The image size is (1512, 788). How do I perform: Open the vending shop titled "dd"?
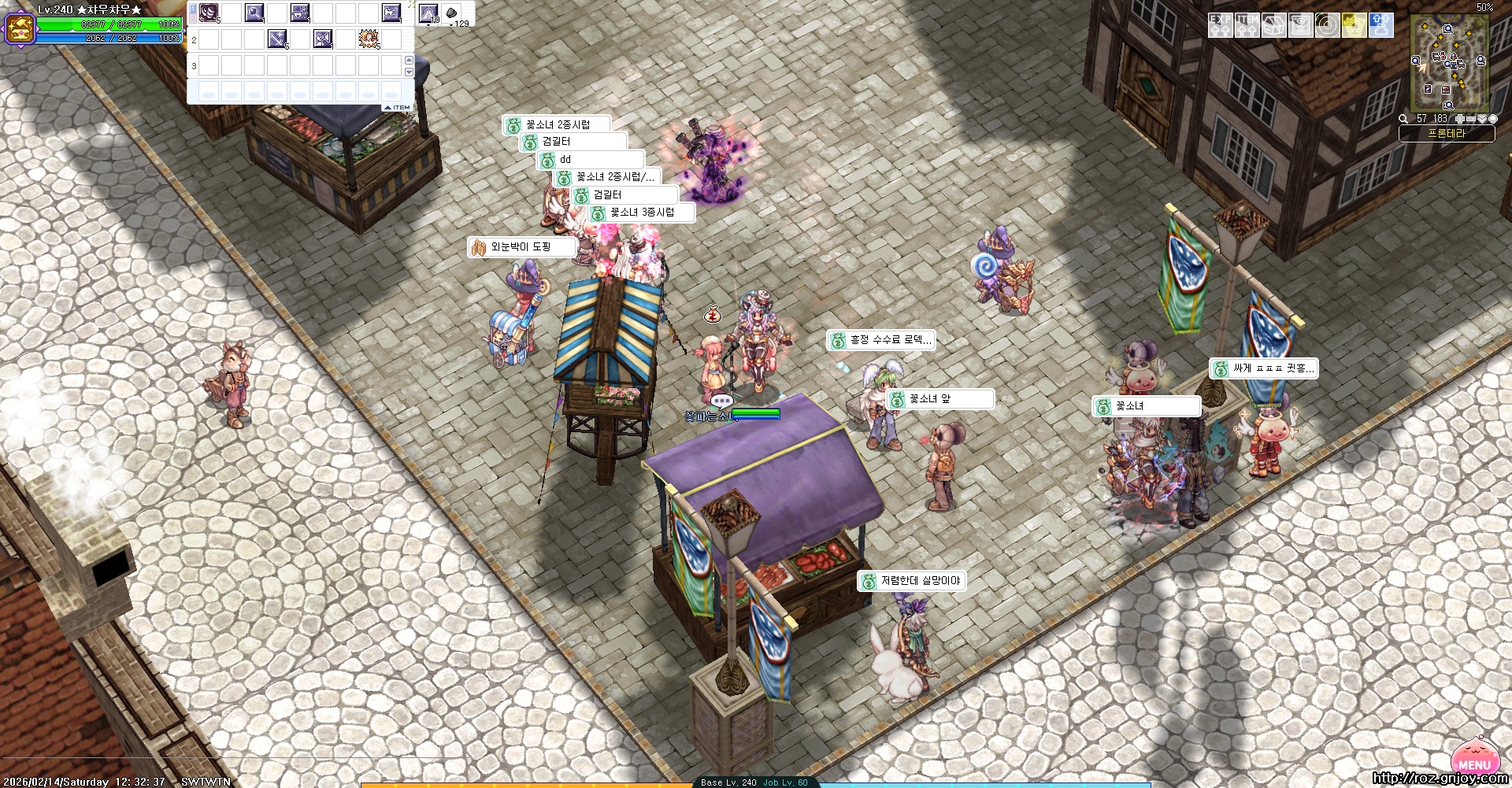coord(591,160)
